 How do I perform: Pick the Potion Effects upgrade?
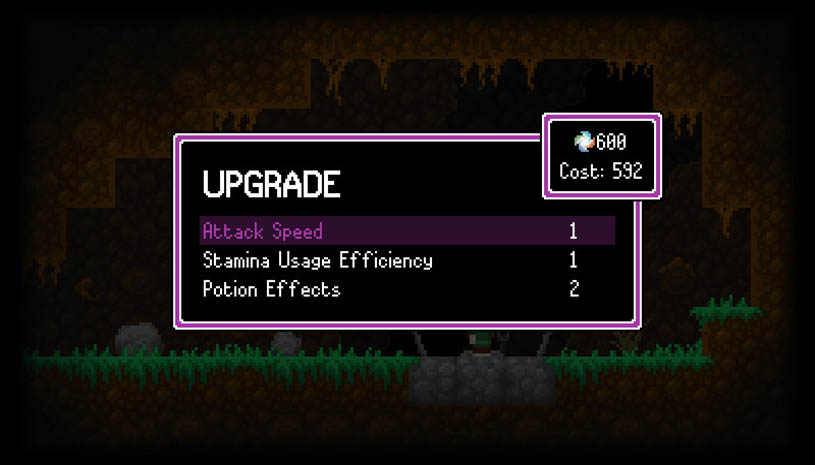click(x=271, y=290)
